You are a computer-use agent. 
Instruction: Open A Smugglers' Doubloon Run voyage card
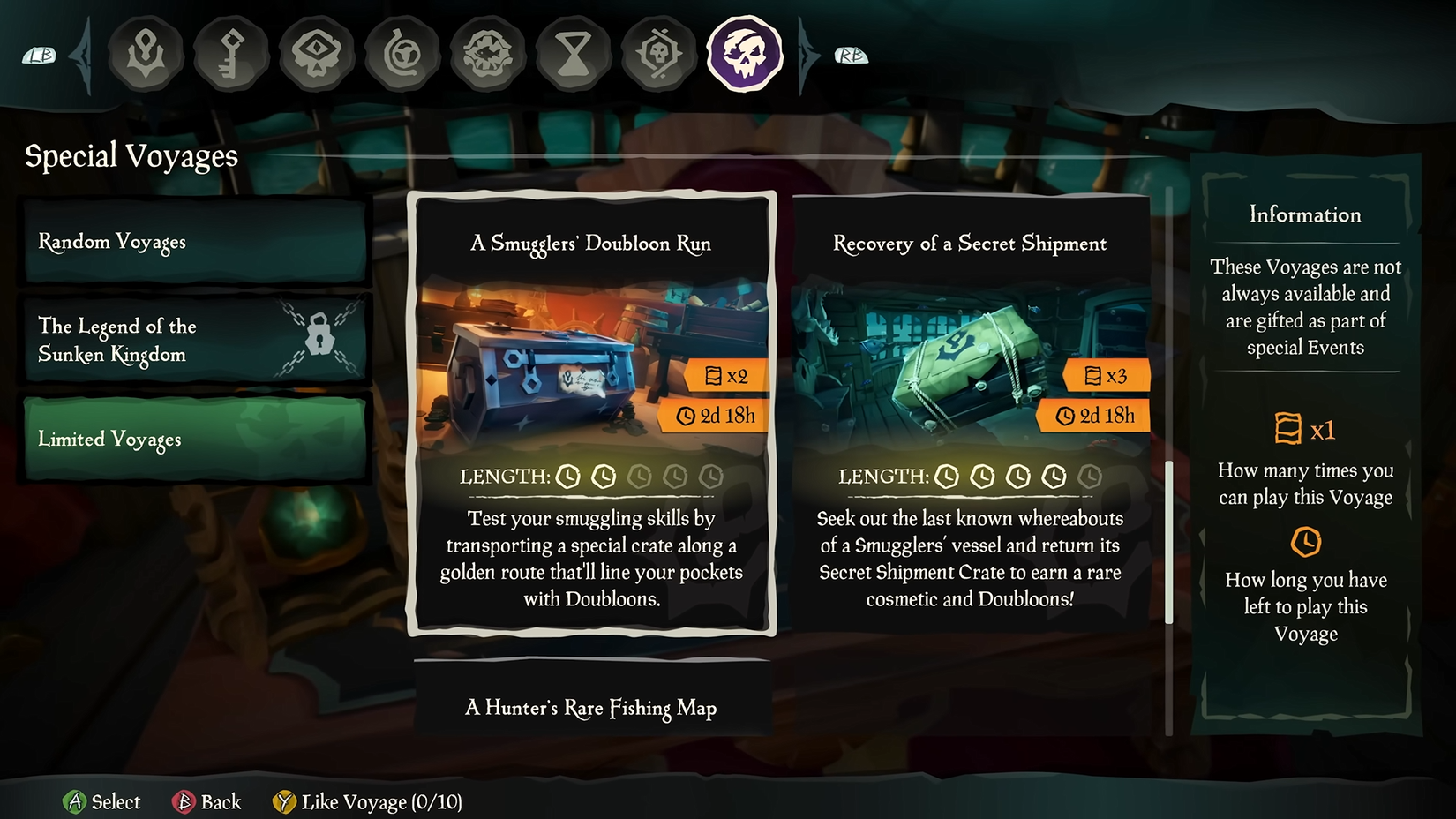click(x=590, y=415)
